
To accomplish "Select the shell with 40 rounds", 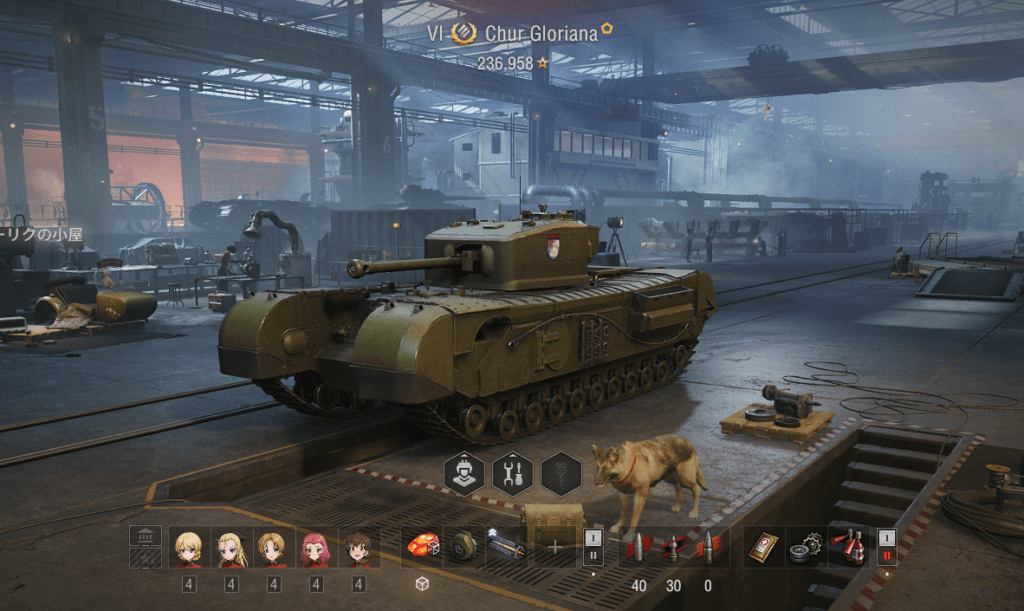I will point(638,547).
